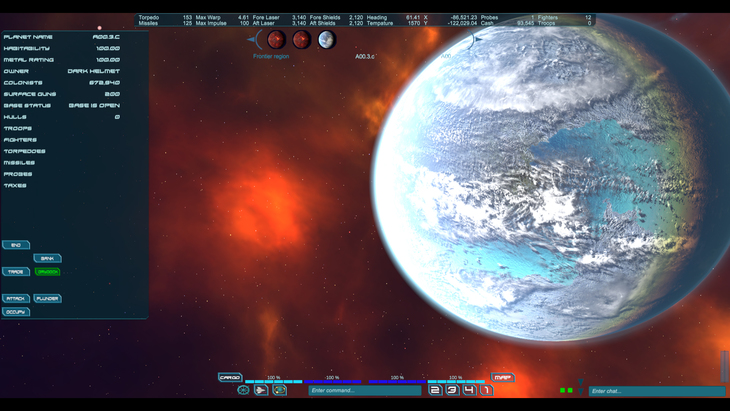Select the number 2 button
The image size is (730, 411).
(435, 390)
